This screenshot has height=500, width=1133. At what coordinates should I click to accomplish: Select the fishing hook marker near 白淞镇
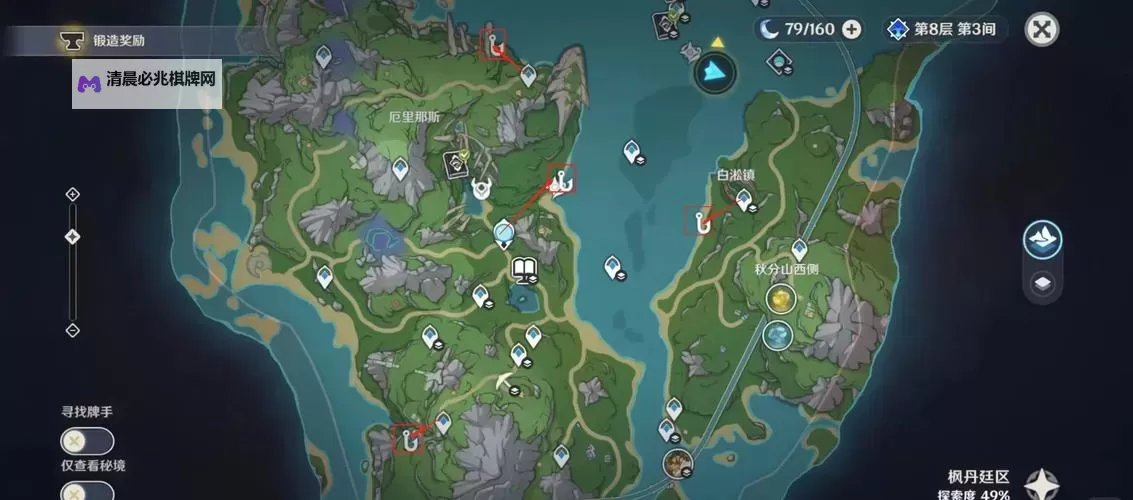point(698,220)
